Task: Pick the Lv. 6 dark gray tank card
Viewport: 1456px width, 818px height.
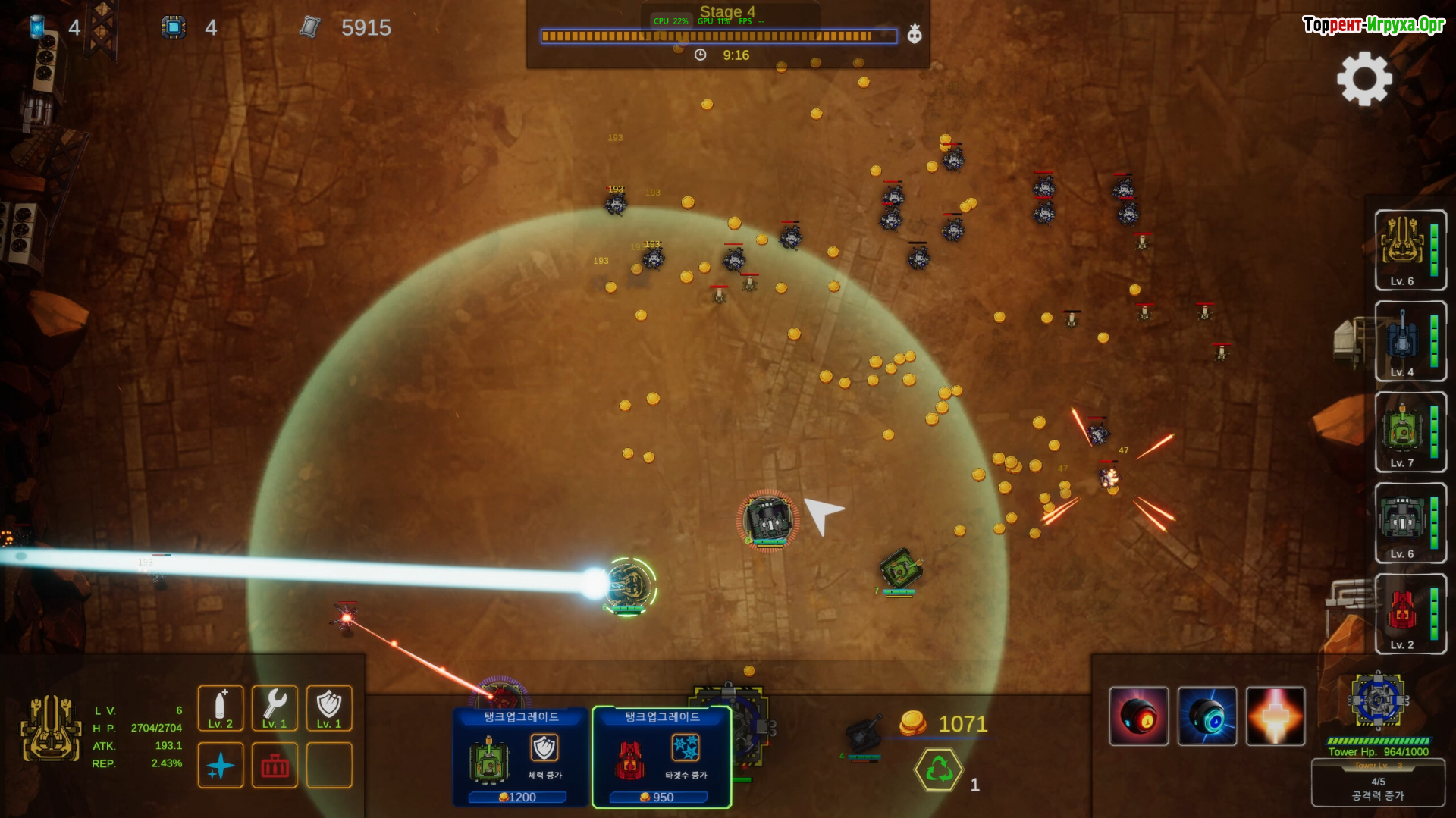Action: (1410, 523)
